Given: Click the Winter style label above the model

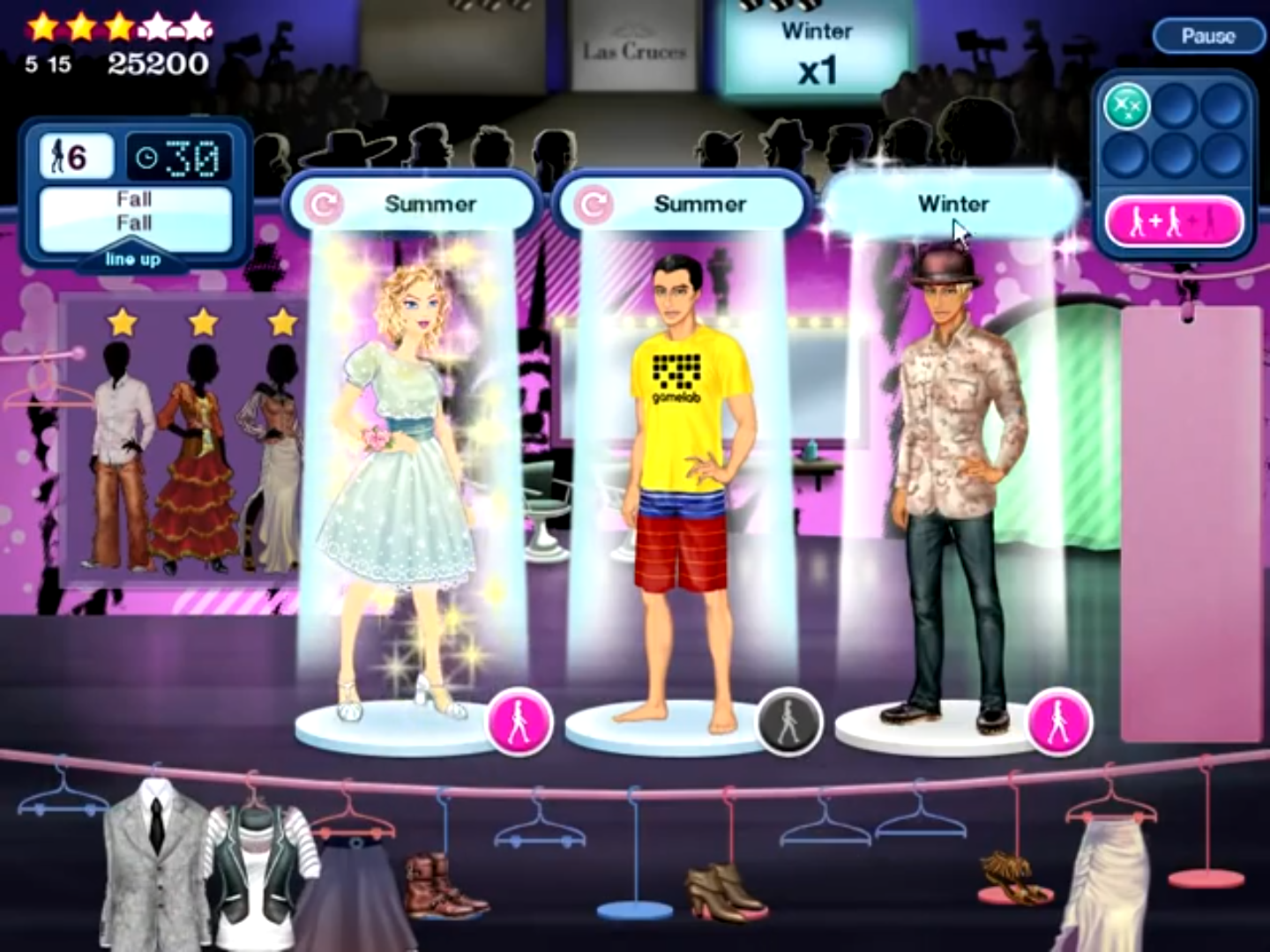Looking at the screenshot, I should tap(952, 205).
